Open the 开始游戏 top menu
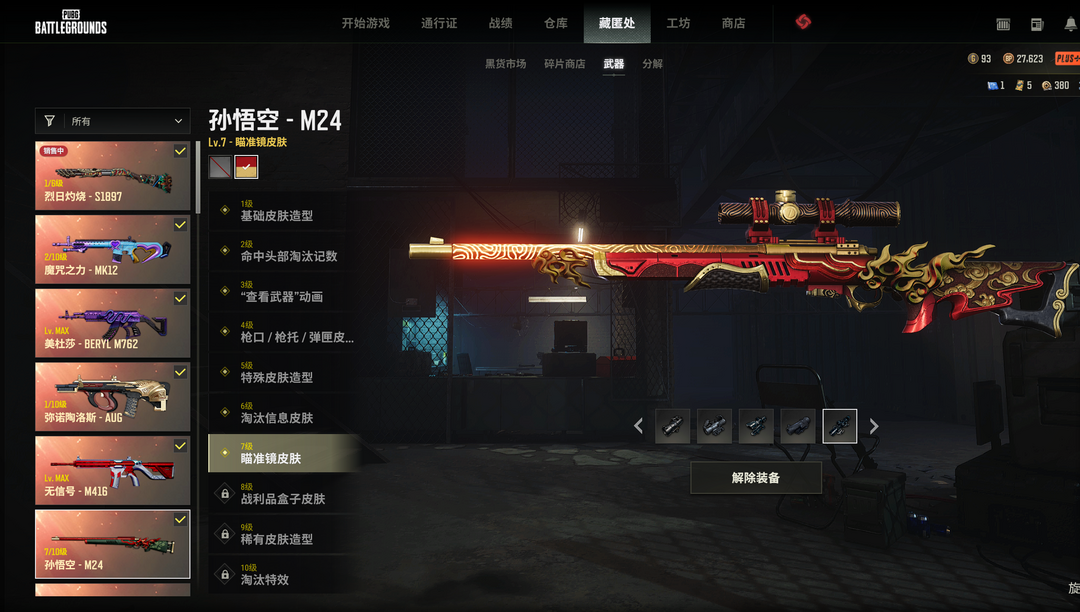This screenshot has width=1080, height=612. [365, 23]
